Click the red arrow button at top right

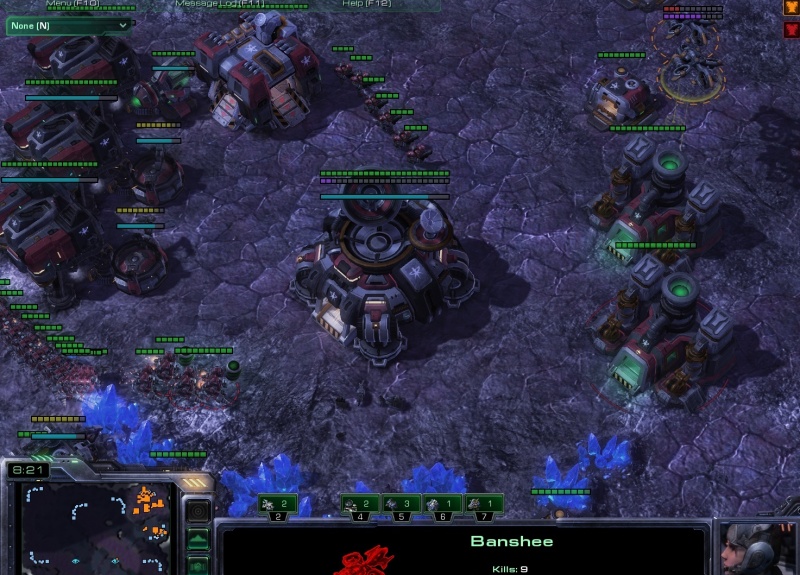click(791, 29)
